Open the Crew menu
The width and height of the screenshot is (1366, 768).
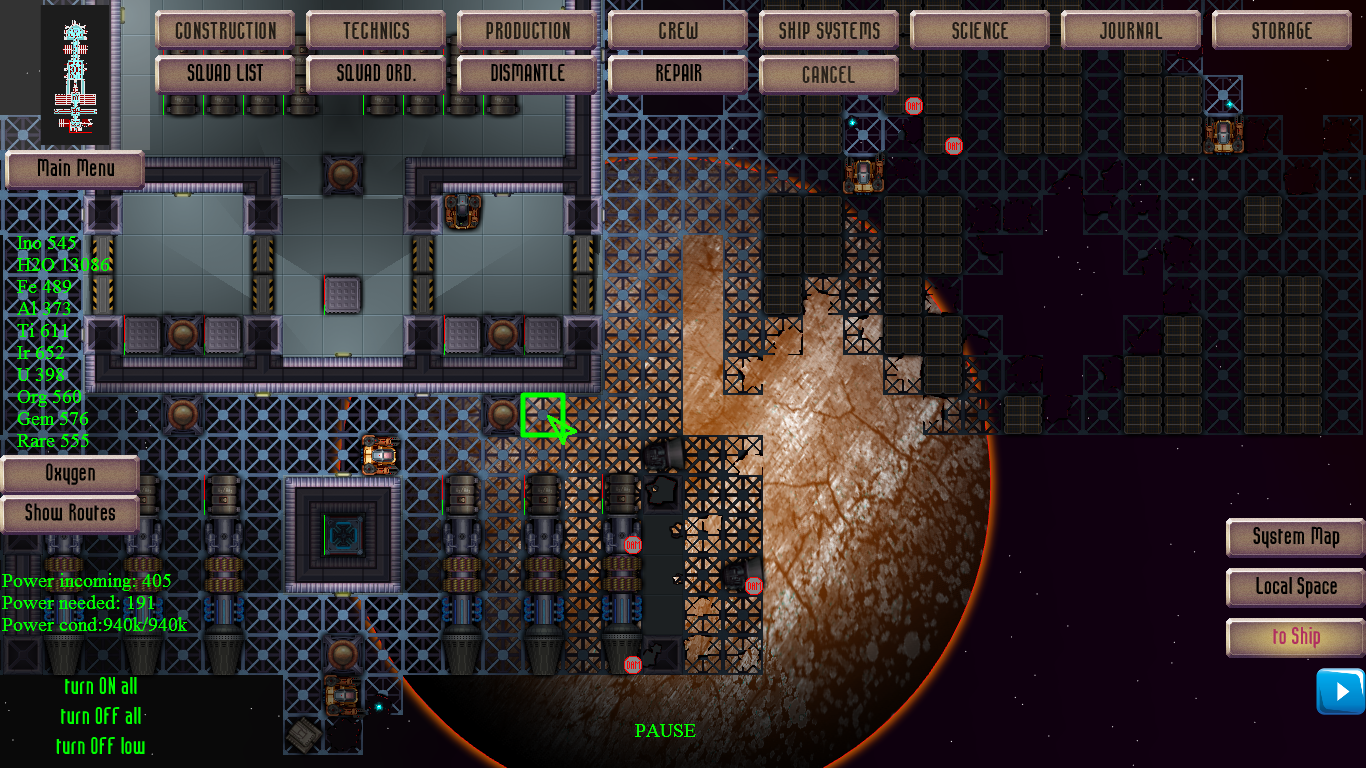coord(678,30)
